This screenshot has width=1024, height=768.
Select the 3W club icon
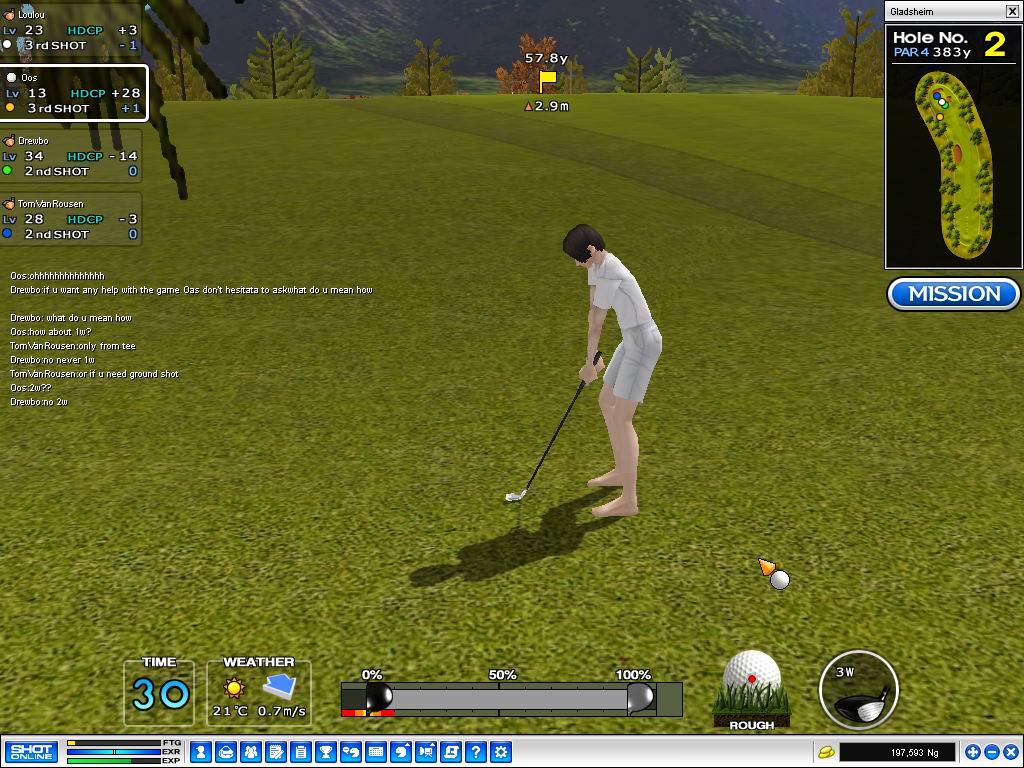click(x=858, y=689)
